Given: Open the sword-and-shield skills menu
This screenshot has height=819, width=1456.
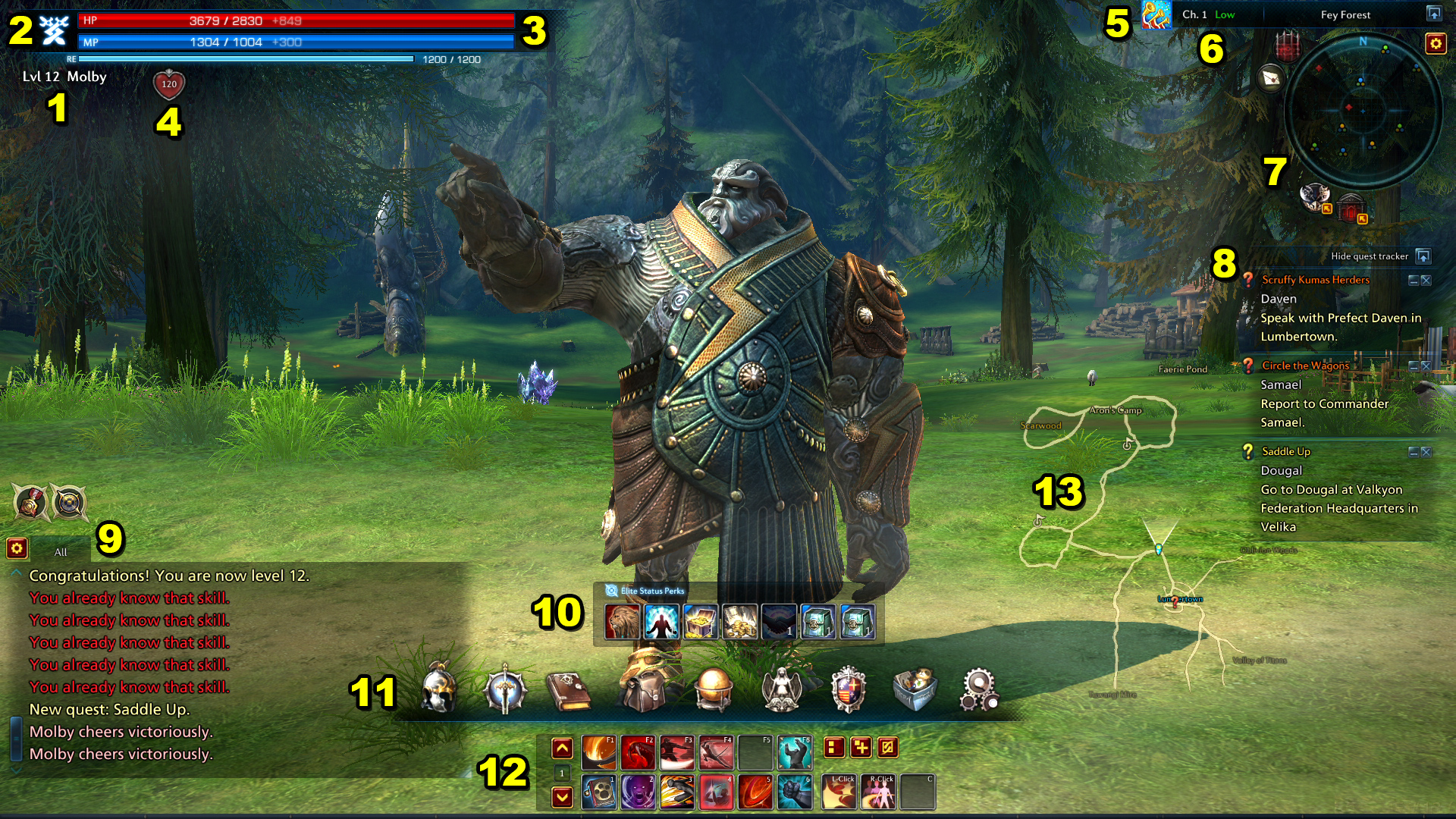Looking at the screenshot, I should coord(504,689).
